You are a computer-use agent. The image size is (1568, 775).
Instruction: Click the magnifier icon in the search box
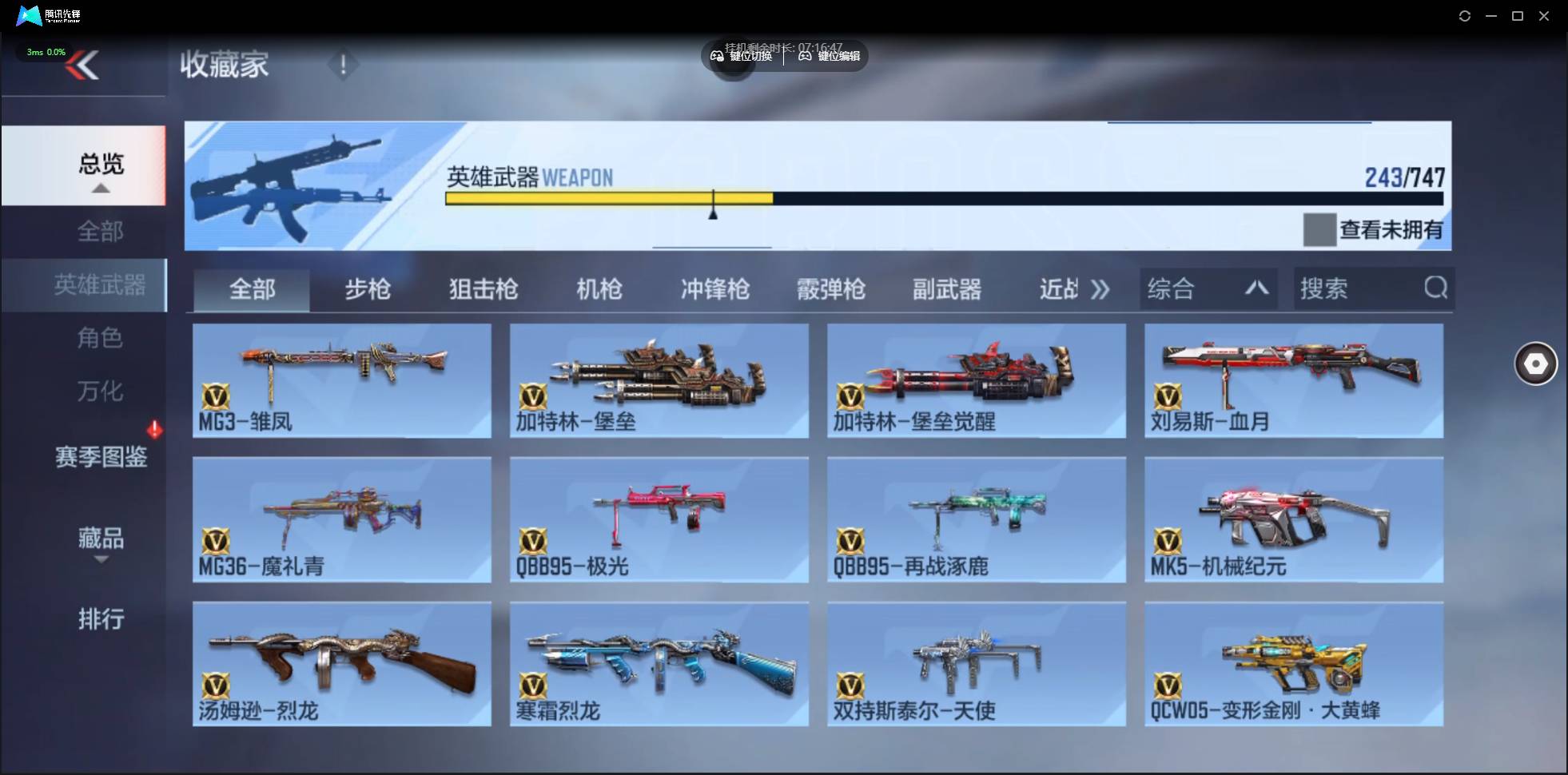tap(1436, 288)
